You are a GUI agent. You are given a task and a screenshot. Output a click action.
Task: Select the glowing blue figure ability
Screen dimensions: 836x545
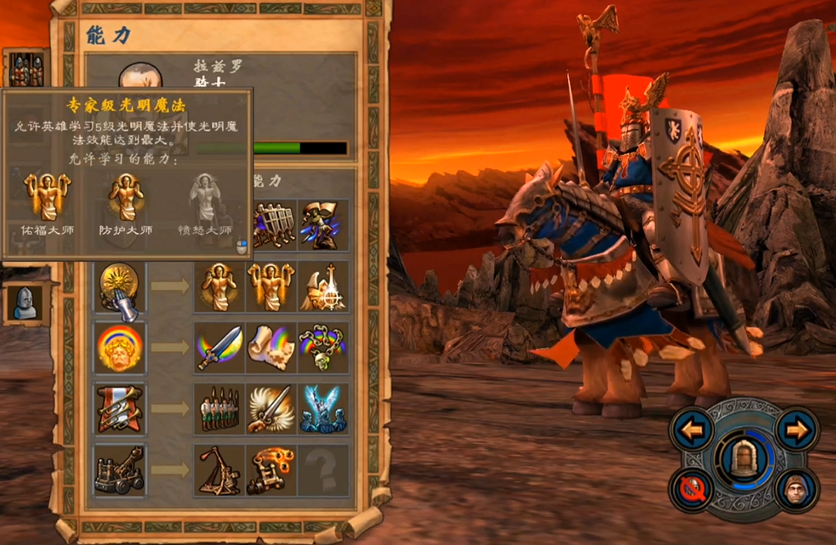pyautogui.click(x=324, y=409)
